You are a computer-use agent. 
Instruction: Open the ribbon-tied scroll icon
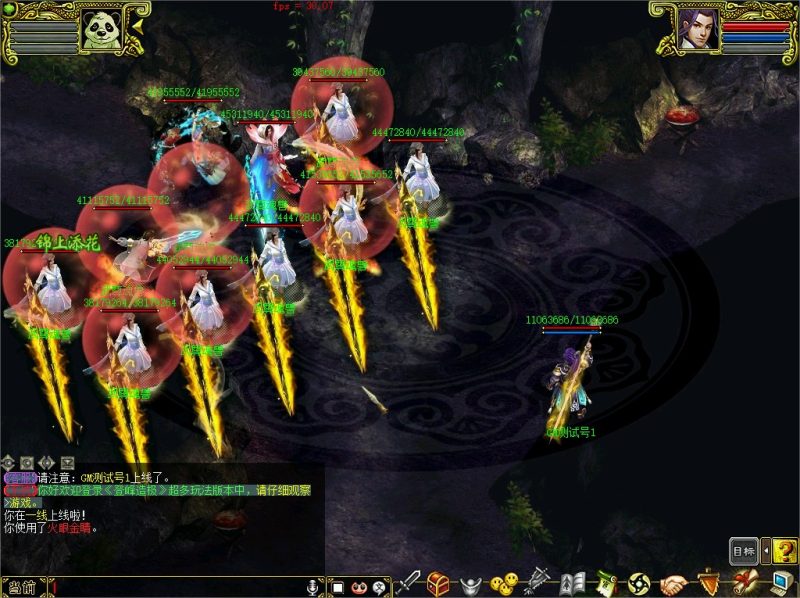[743, 583]
